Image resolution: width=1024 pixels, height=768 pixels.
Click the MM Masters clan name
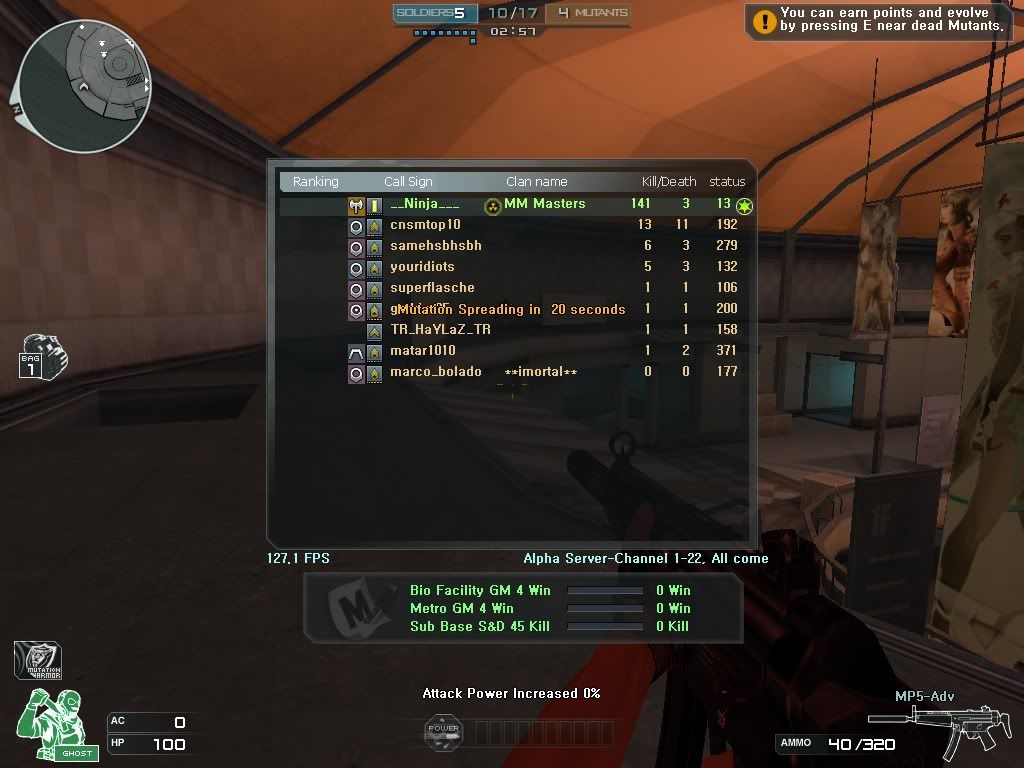click(x=544, y=204)
